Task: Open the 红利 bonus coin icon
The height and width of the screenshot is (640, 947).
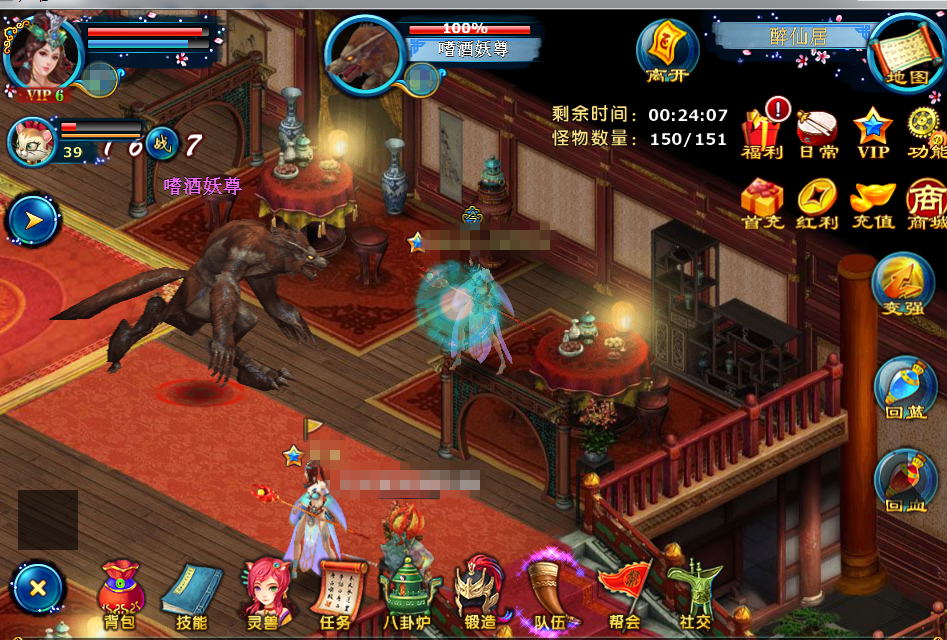Action: pyautogui.click(x=817, y=203)
